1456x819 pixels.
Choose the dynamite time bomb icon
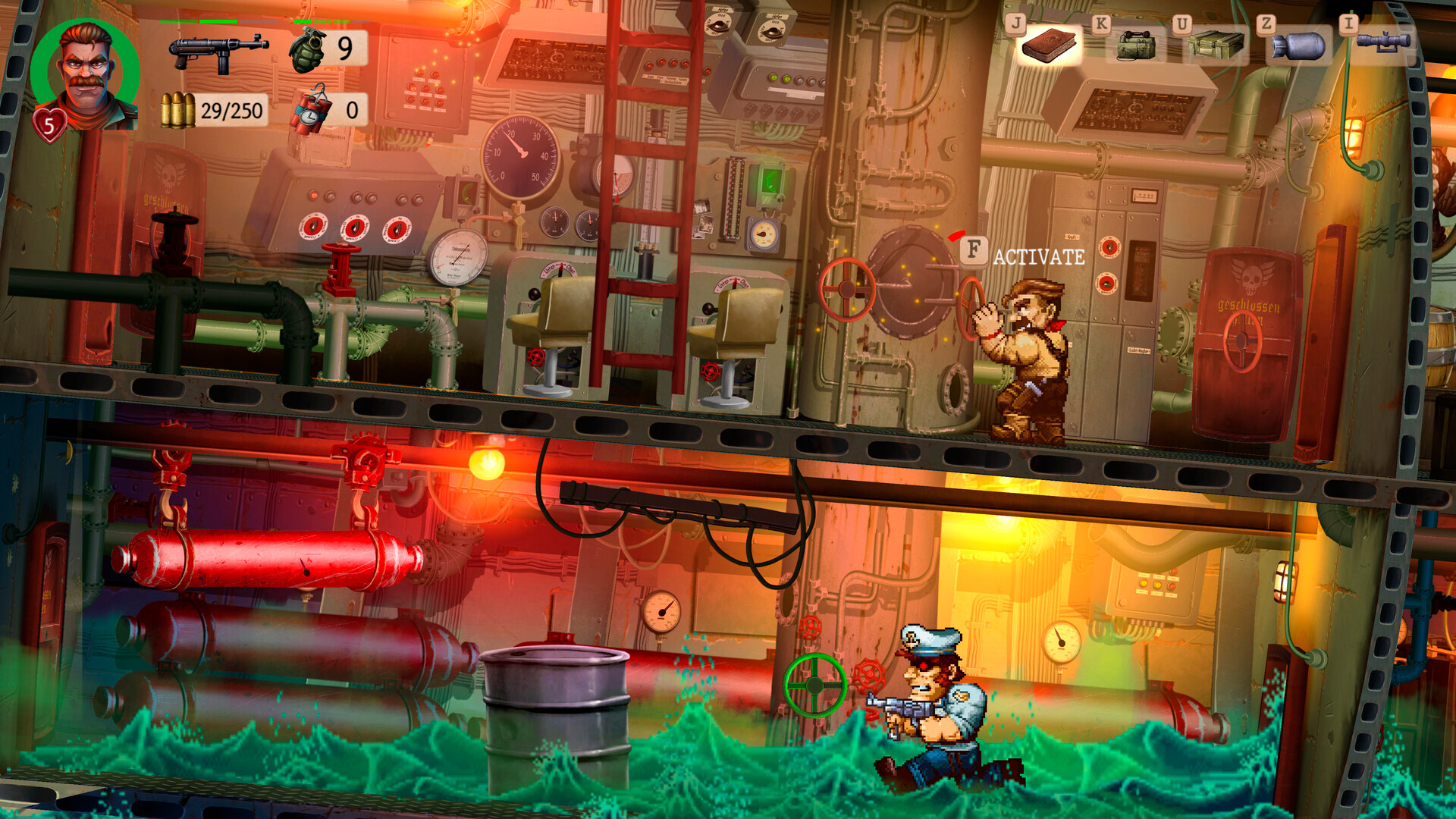(312, 111)
